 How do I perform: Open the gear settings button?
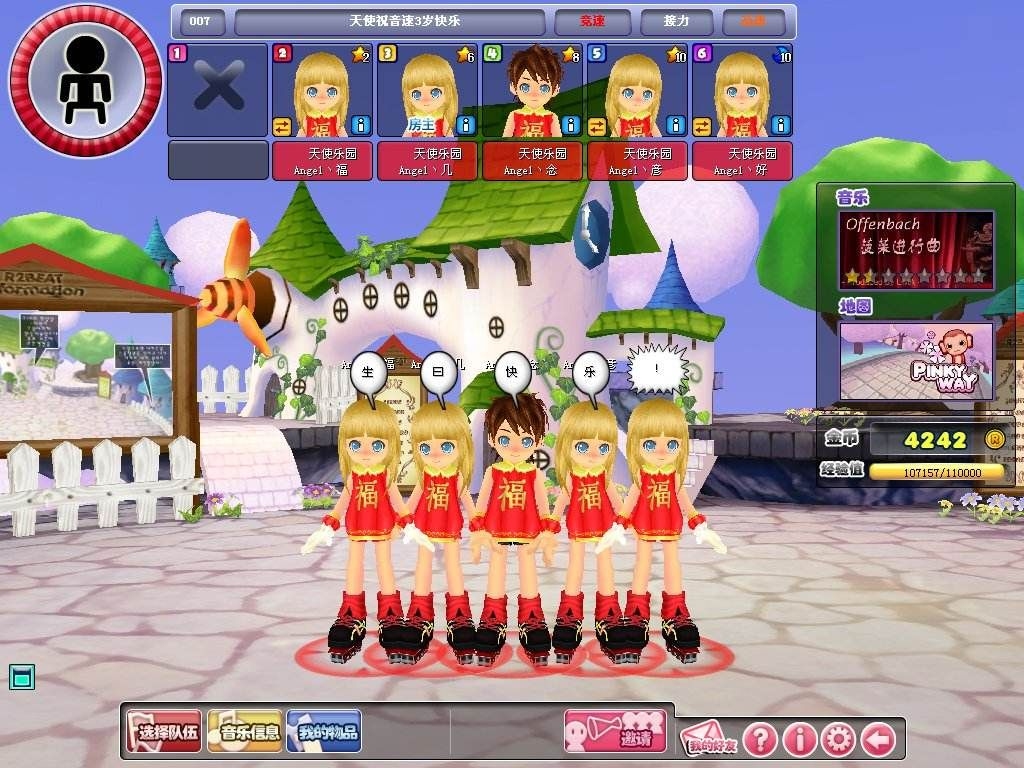[839, 740]
